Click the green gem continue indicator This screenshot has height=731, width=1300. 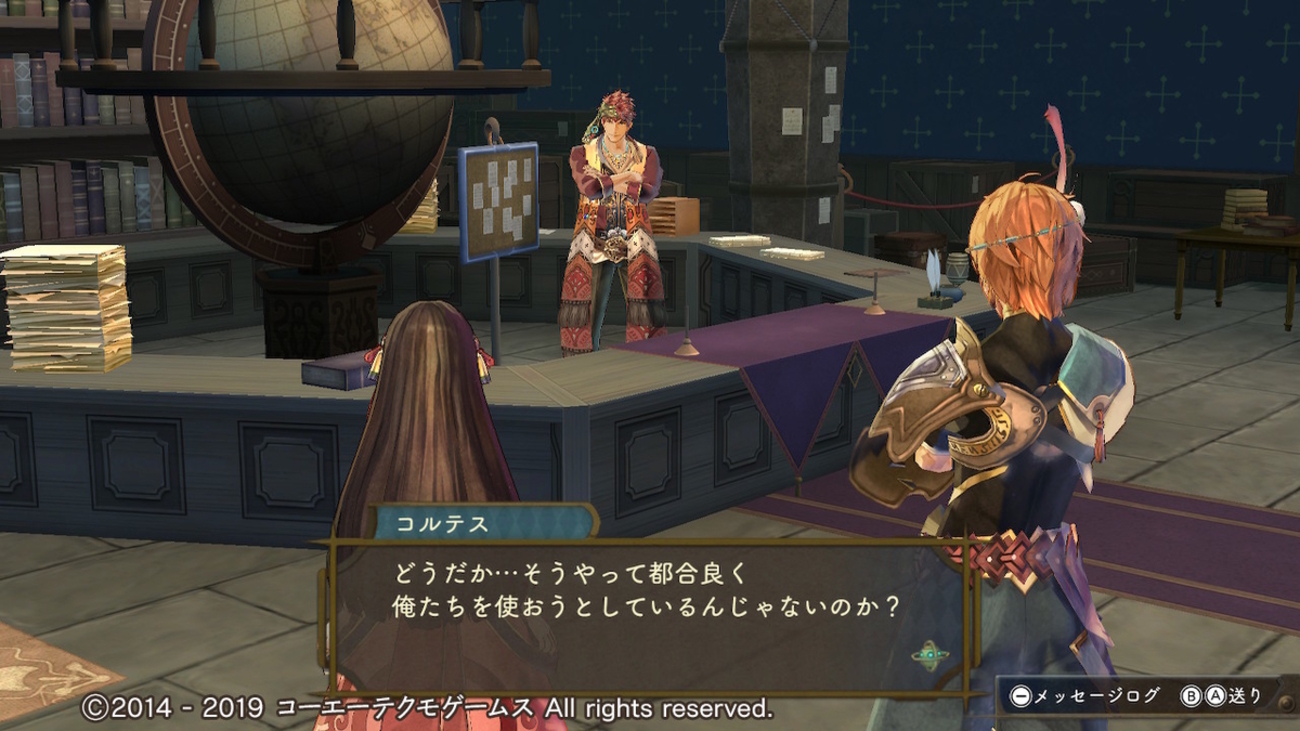point(929,656)
